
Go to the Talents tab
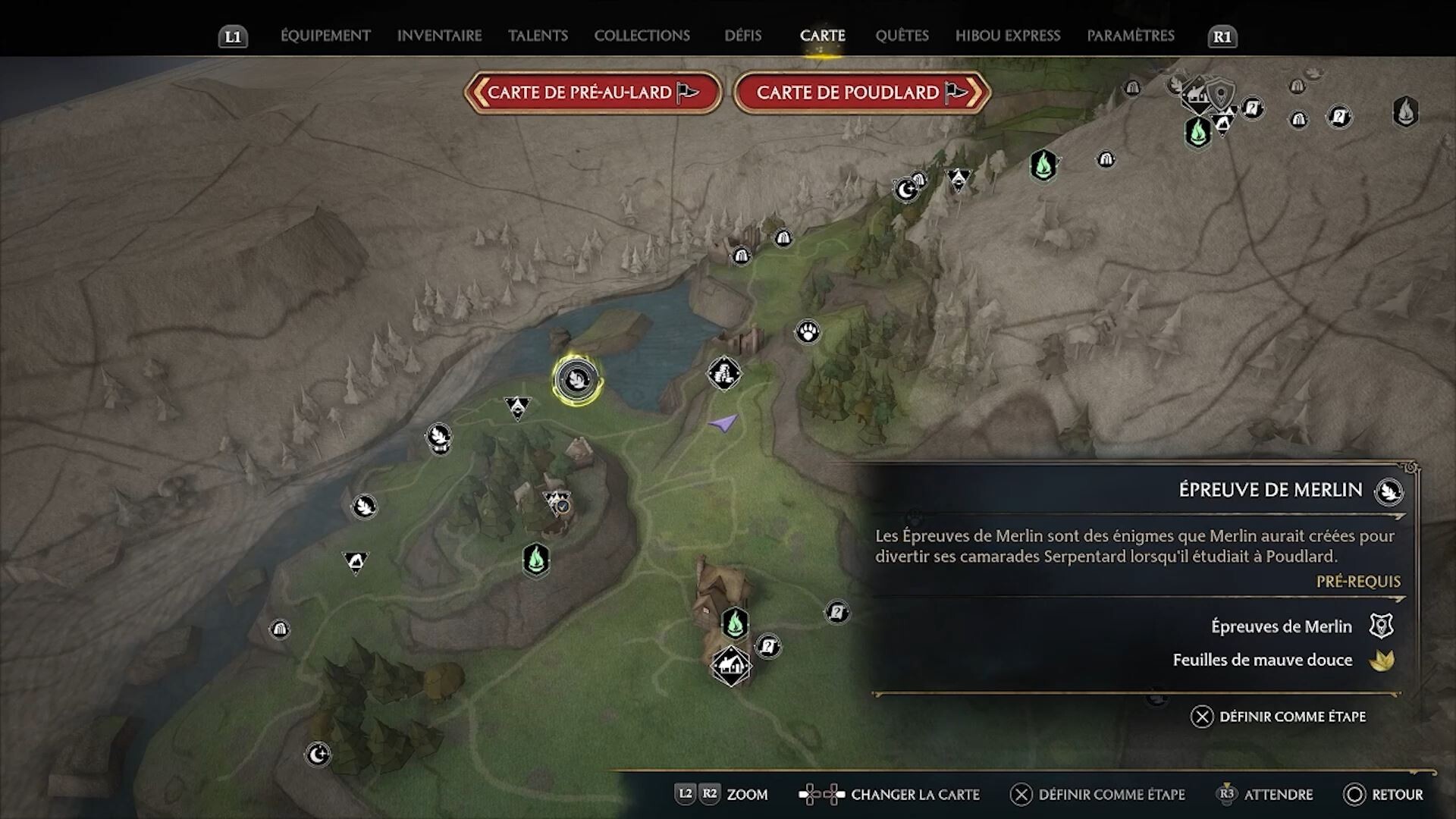click(538, 36)
